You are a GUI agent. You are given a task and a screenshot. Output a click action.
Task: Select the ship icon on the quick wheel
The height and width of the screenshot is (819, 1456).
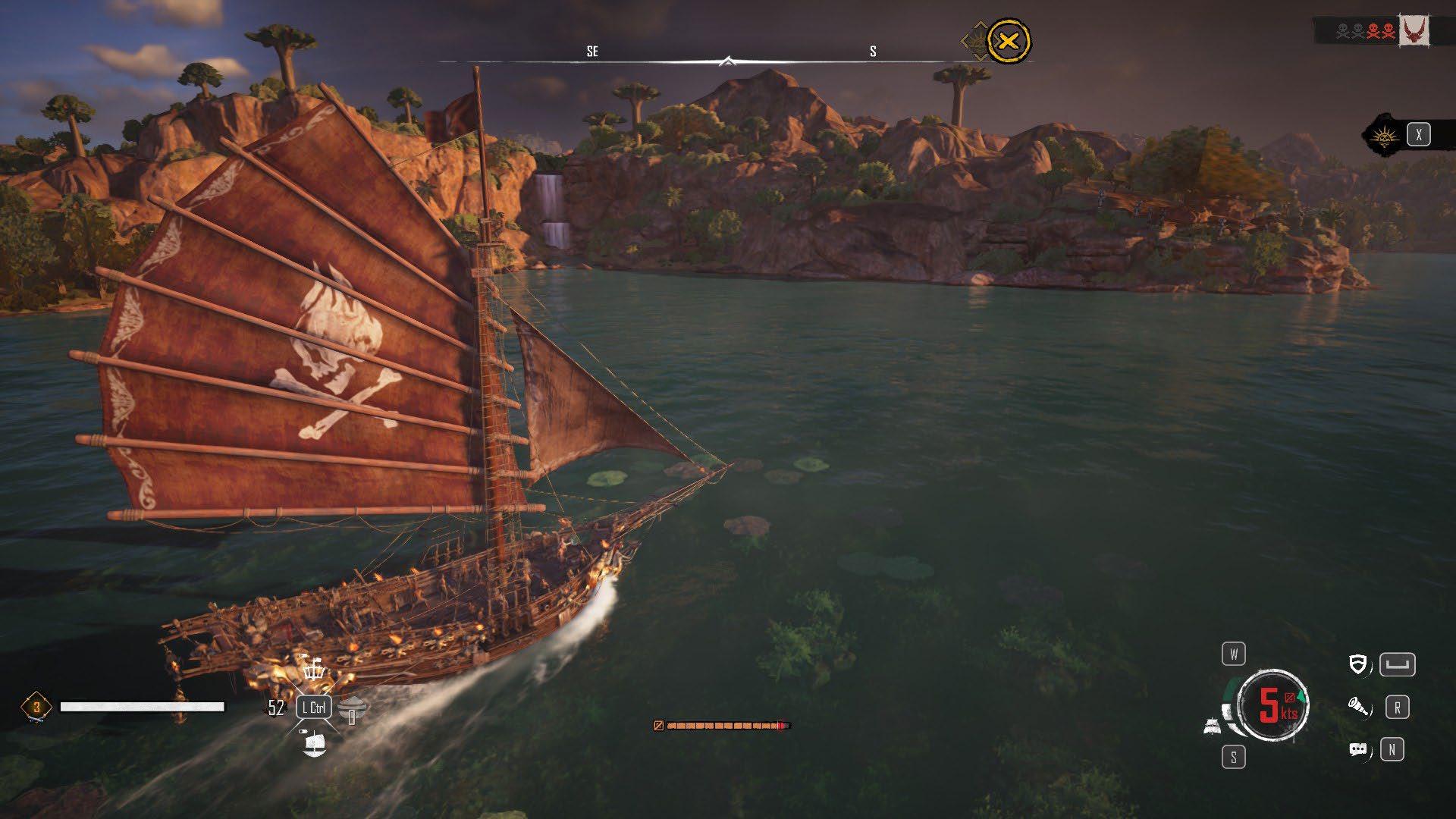(x=314, y=743)
